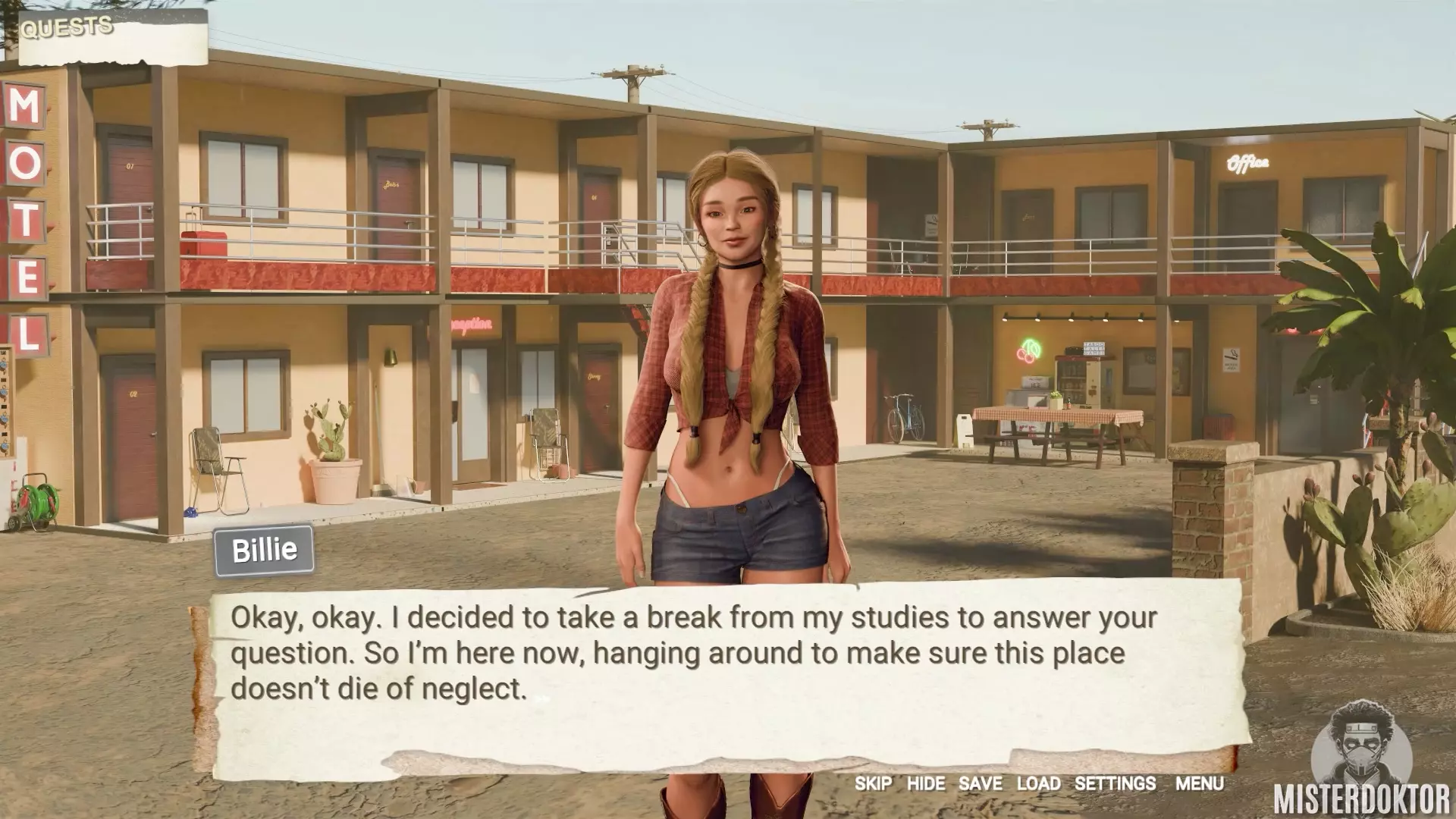Load a saved game
This screenshot has width=1456, height=819.
tap(1038, 783)
